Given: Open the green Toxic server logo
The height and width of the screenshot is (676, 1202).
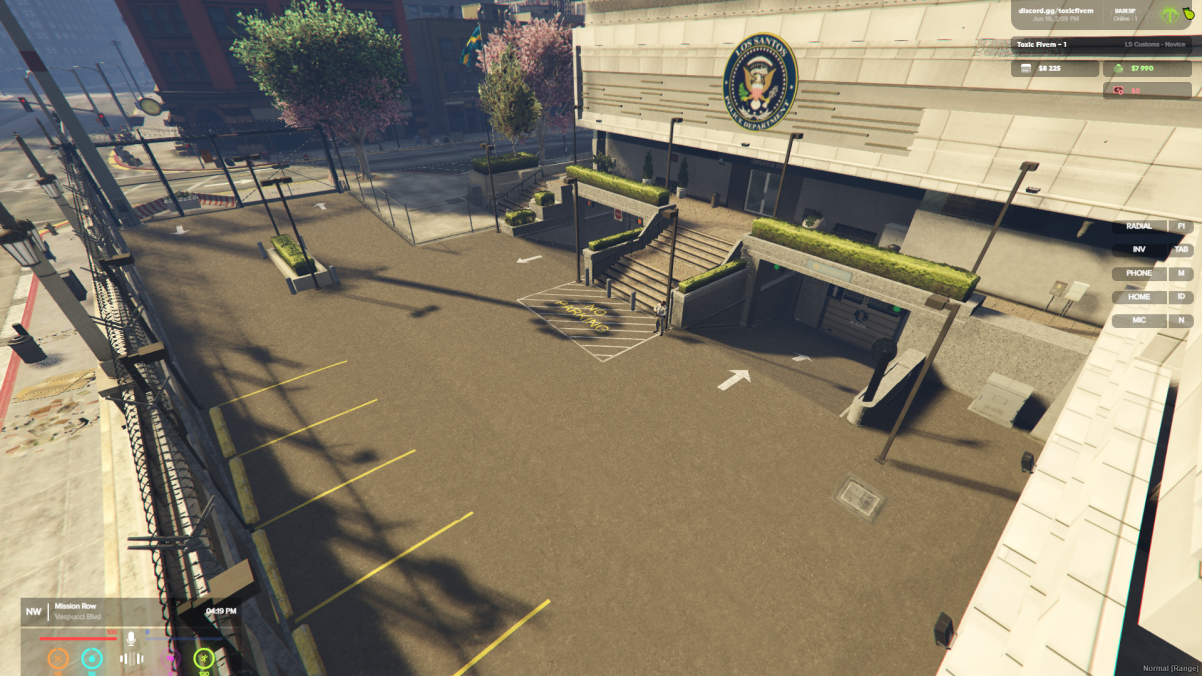Looking at the screenshot, I should tap(1171, 15).
